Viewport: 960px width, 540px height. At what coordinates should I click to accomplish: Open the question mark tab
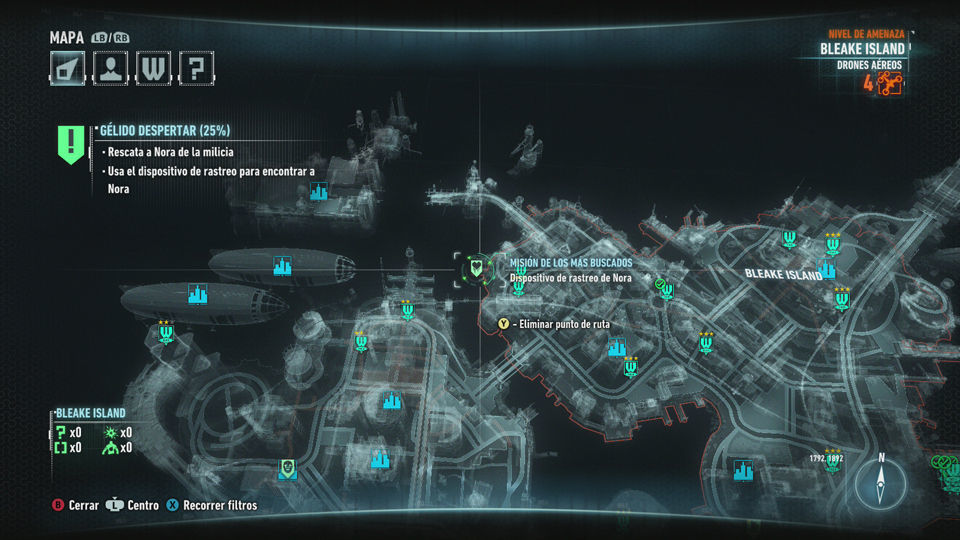(x=197, y=68)
